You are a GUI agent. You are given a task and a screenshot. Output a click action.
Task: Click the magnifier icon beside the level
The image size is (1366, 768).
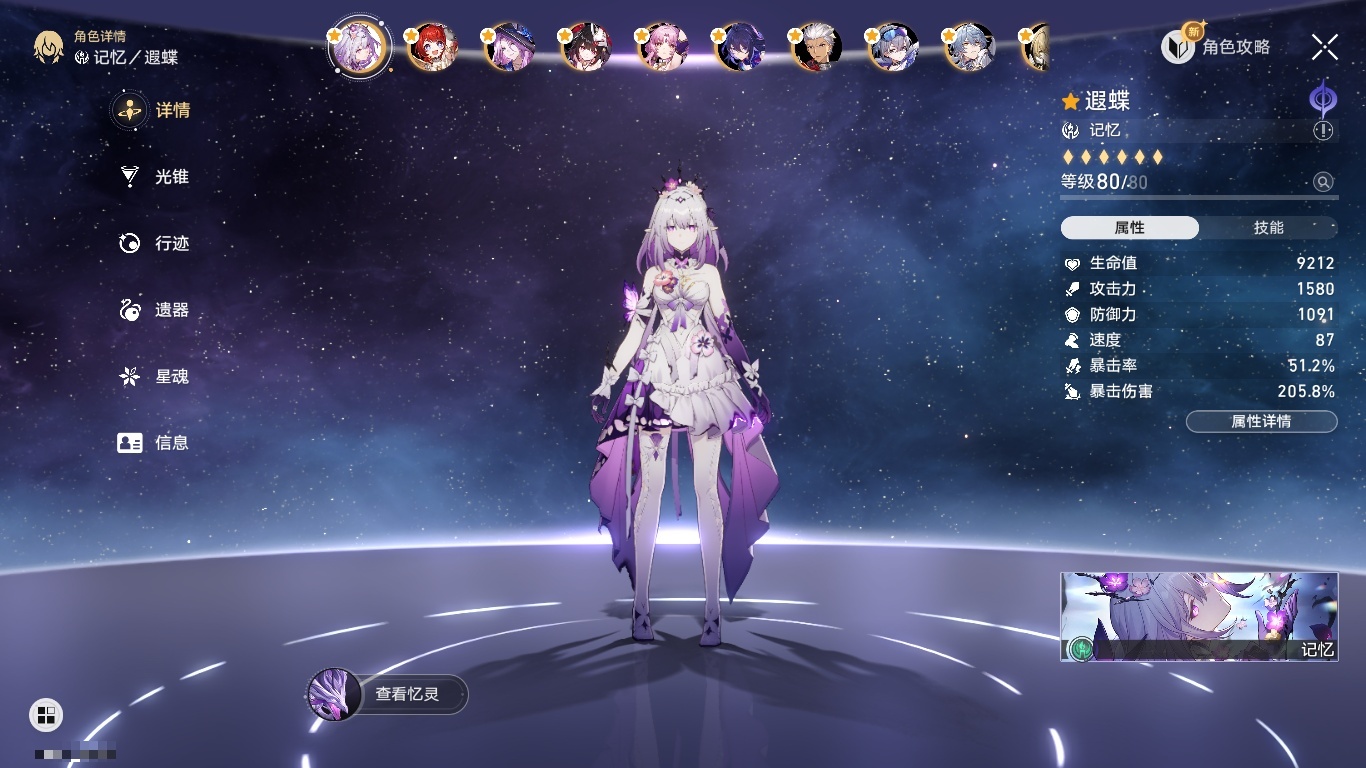point(1323,182)
